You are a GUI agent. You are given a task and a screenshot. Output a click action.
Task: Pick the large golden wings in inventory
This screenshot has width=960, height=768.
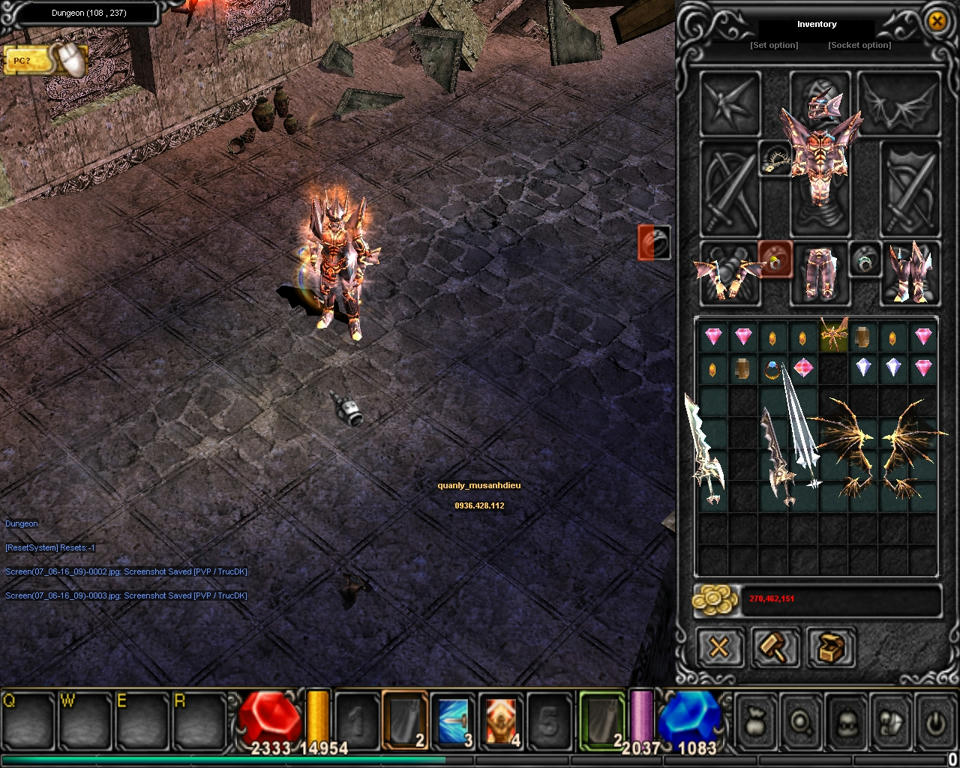[x=877, y=445]
